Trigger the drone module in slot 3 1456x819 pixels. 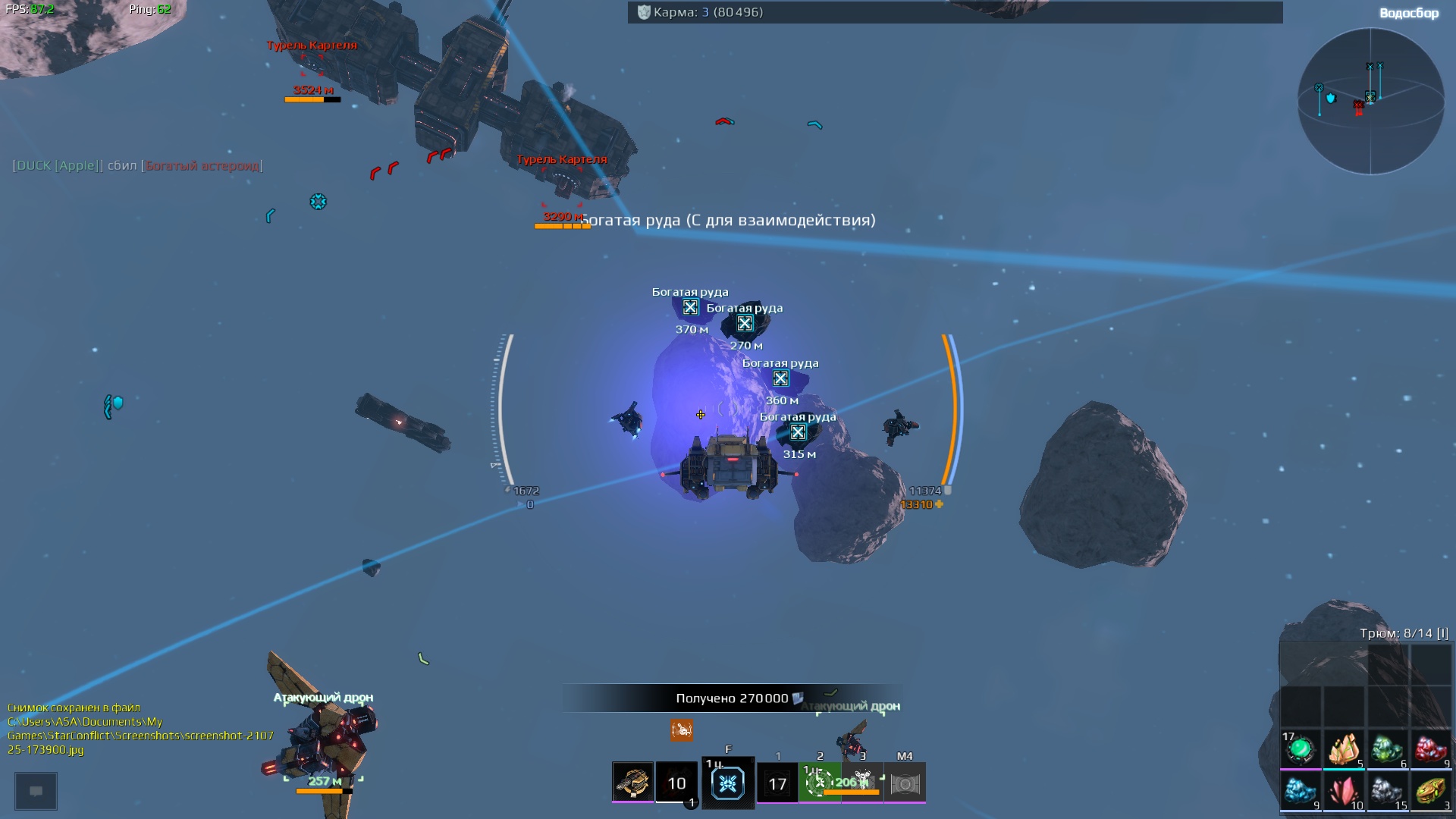pyautogui.click(x=862, y=783)
